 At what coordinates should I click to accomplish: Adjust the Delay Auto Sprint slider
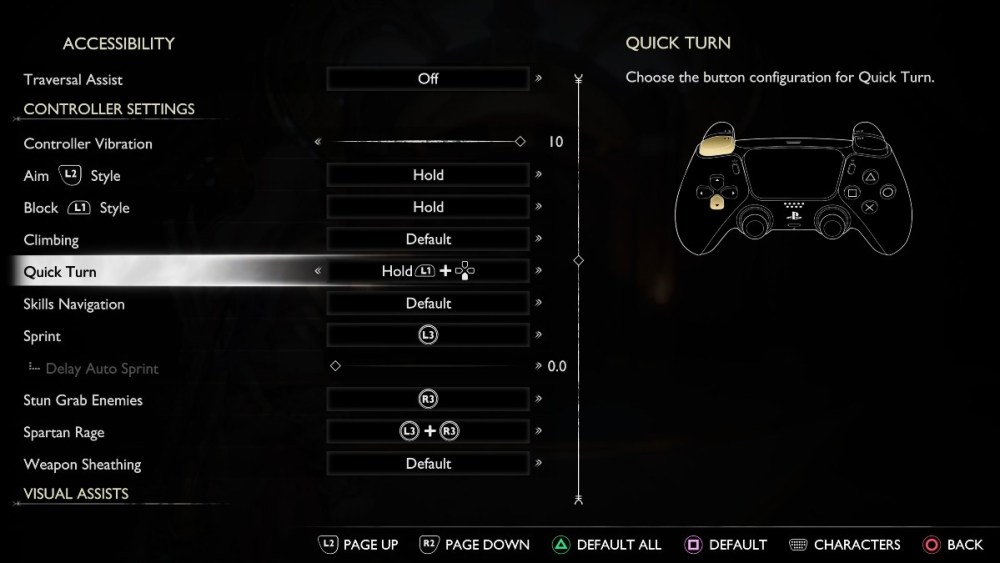(x=336, y=366)
